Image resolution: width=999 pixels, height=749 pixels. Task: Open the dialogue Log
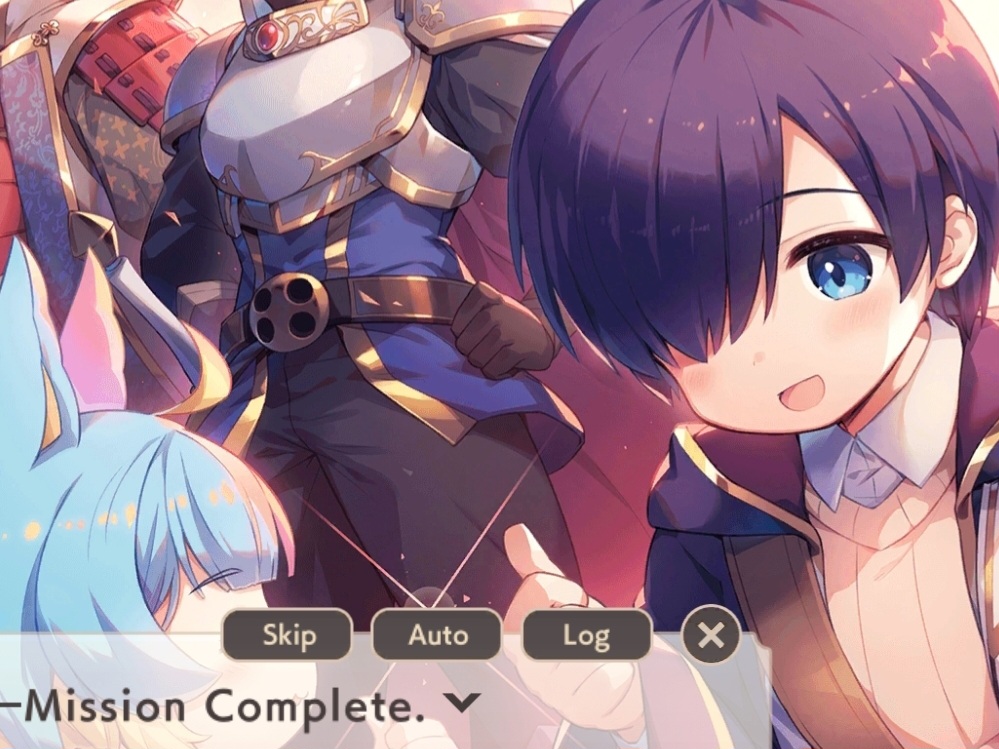[586, 635]
